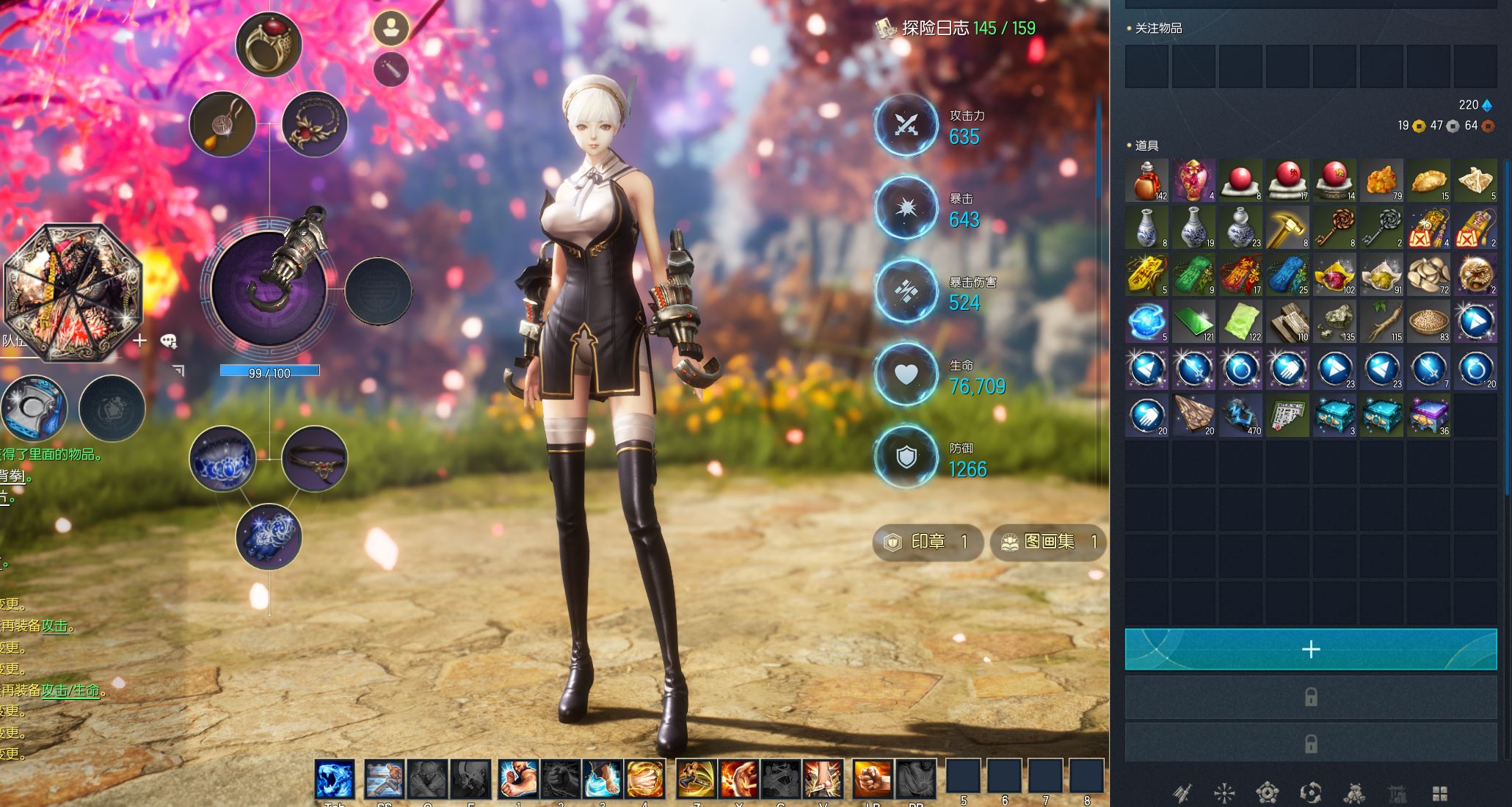Open the purple treasure chest item

(1428, 415)
